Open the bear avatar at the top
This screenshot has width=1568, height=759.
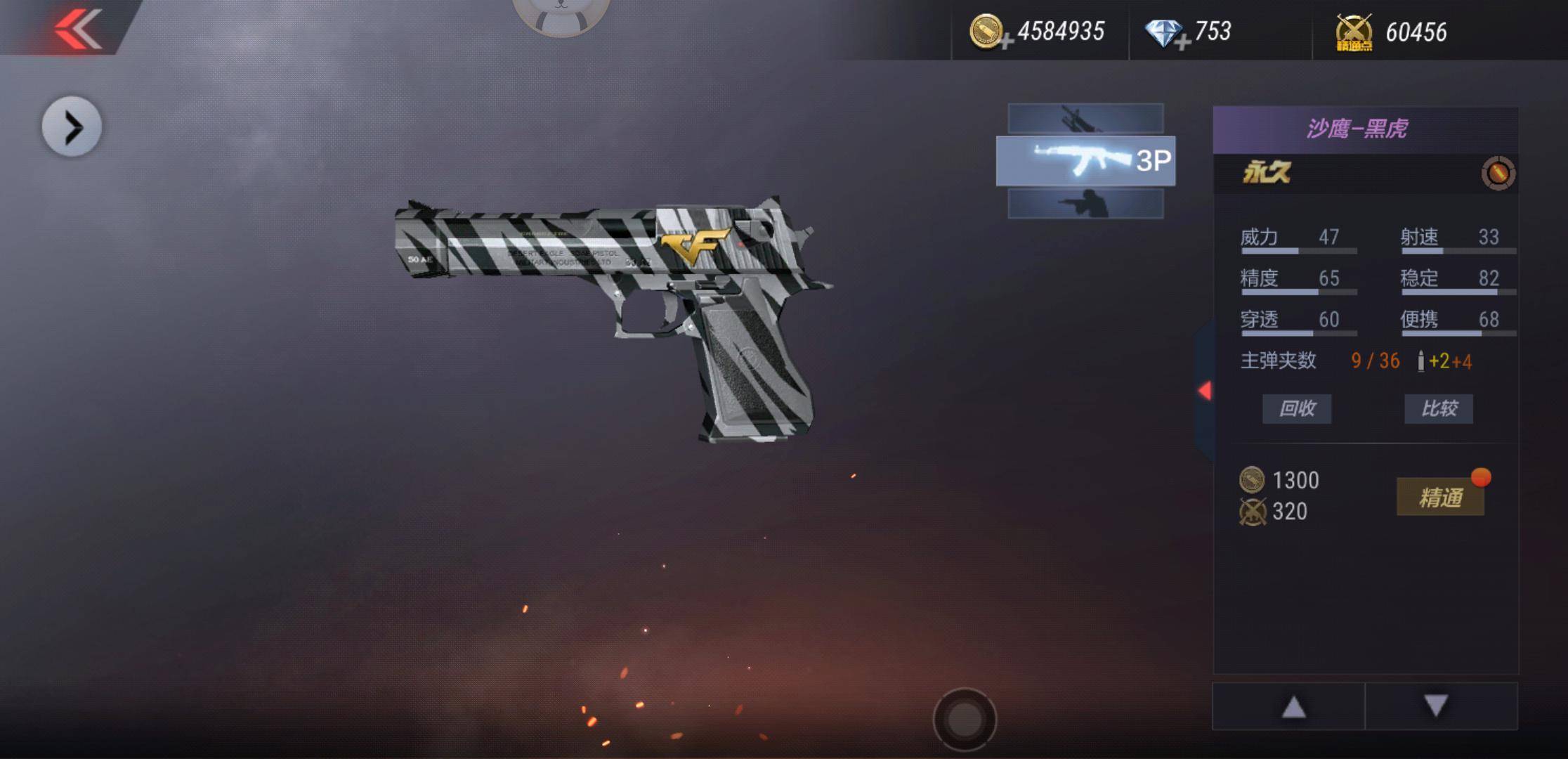point(560,14)
